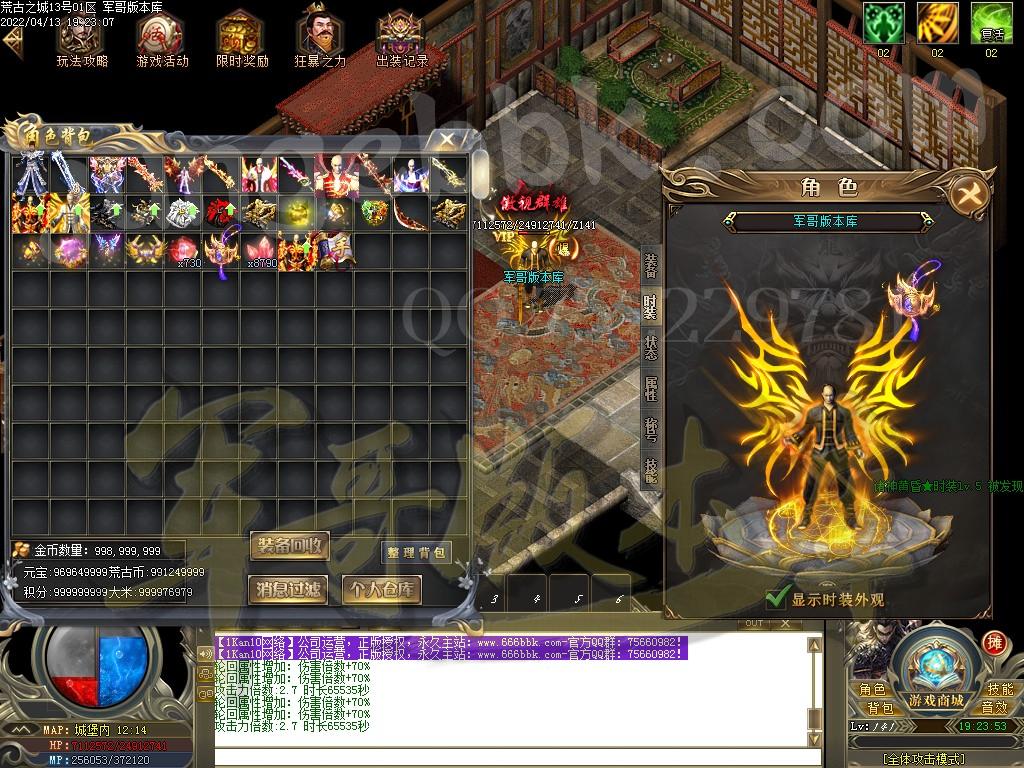1024x768 pixels.
Task: Click the 整理背包 sort bag button
Action: click(x=416, y=553)
